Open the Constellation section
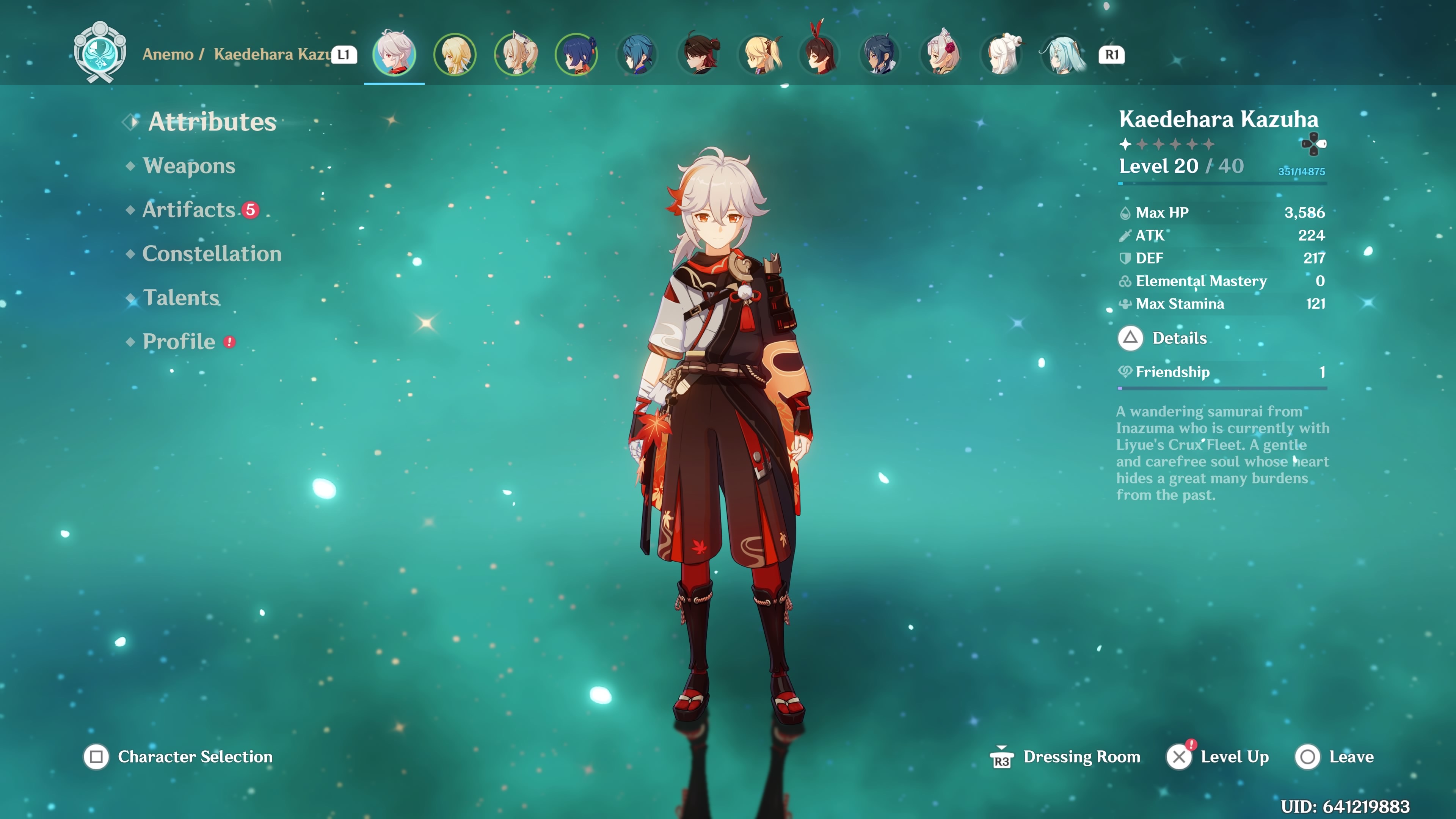The height and width of the screenshot is (819, 1456). (x=212, y=254)
